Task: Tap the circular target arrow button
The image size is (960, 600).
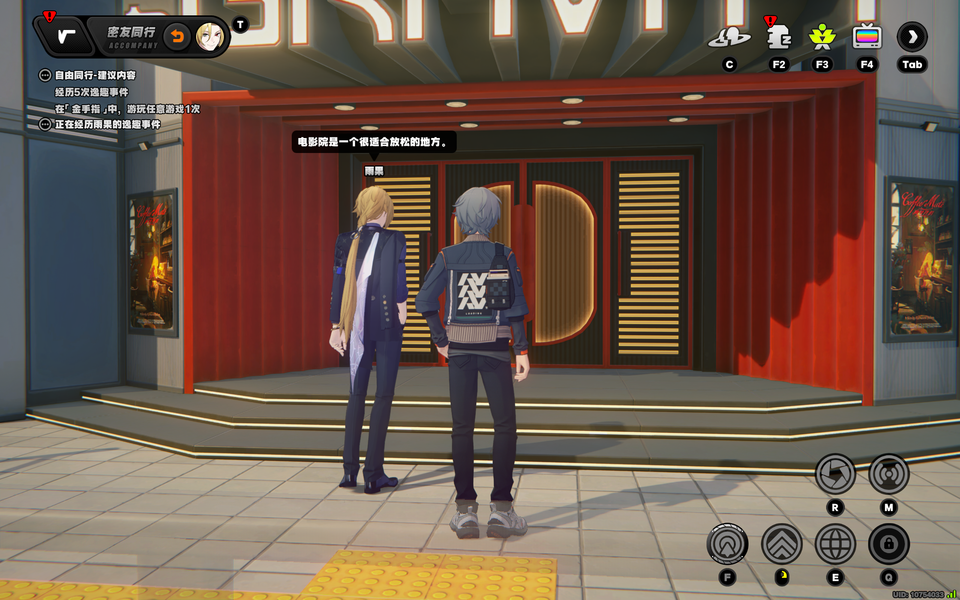Action: (x=727, y=544)
